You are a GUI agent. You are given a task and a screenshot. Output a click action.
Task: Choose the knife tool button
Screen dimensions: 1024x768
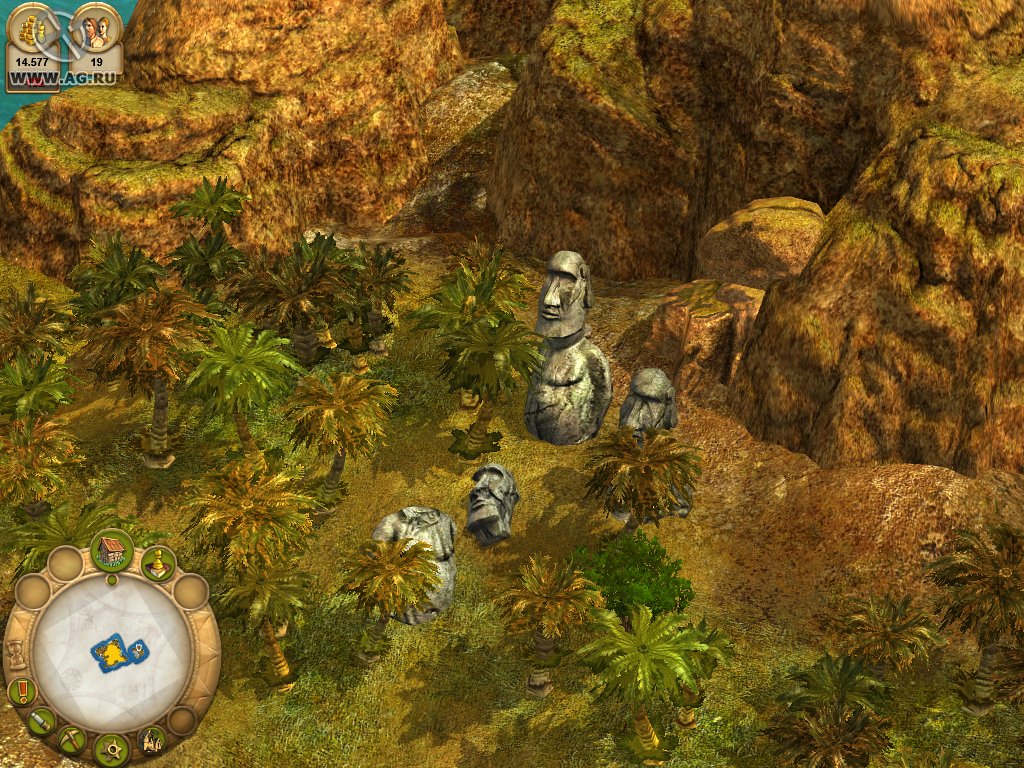(x=41, y=720)
